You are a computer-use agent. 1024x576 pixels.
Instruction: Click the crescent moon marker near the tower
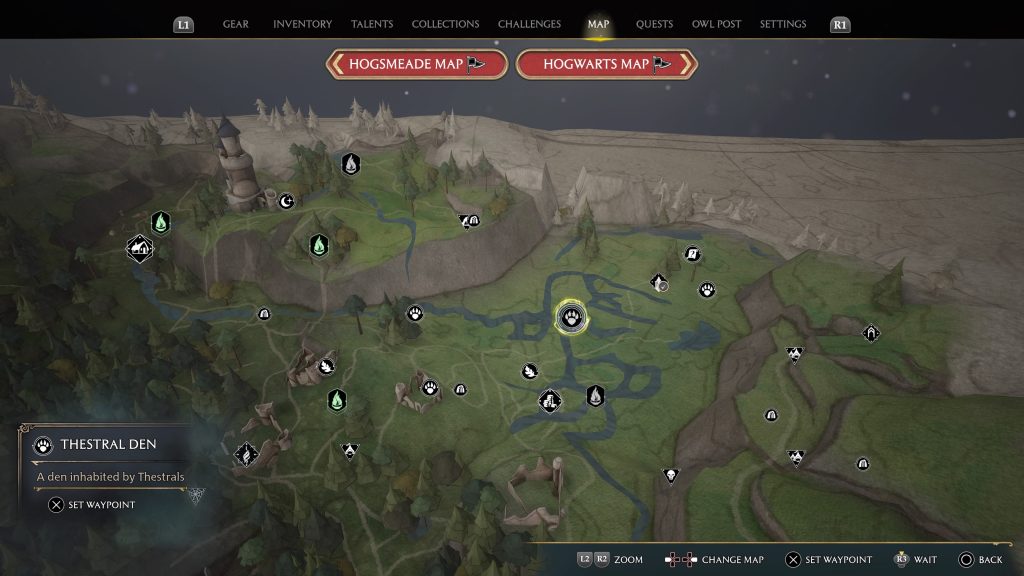pos(287,201)
